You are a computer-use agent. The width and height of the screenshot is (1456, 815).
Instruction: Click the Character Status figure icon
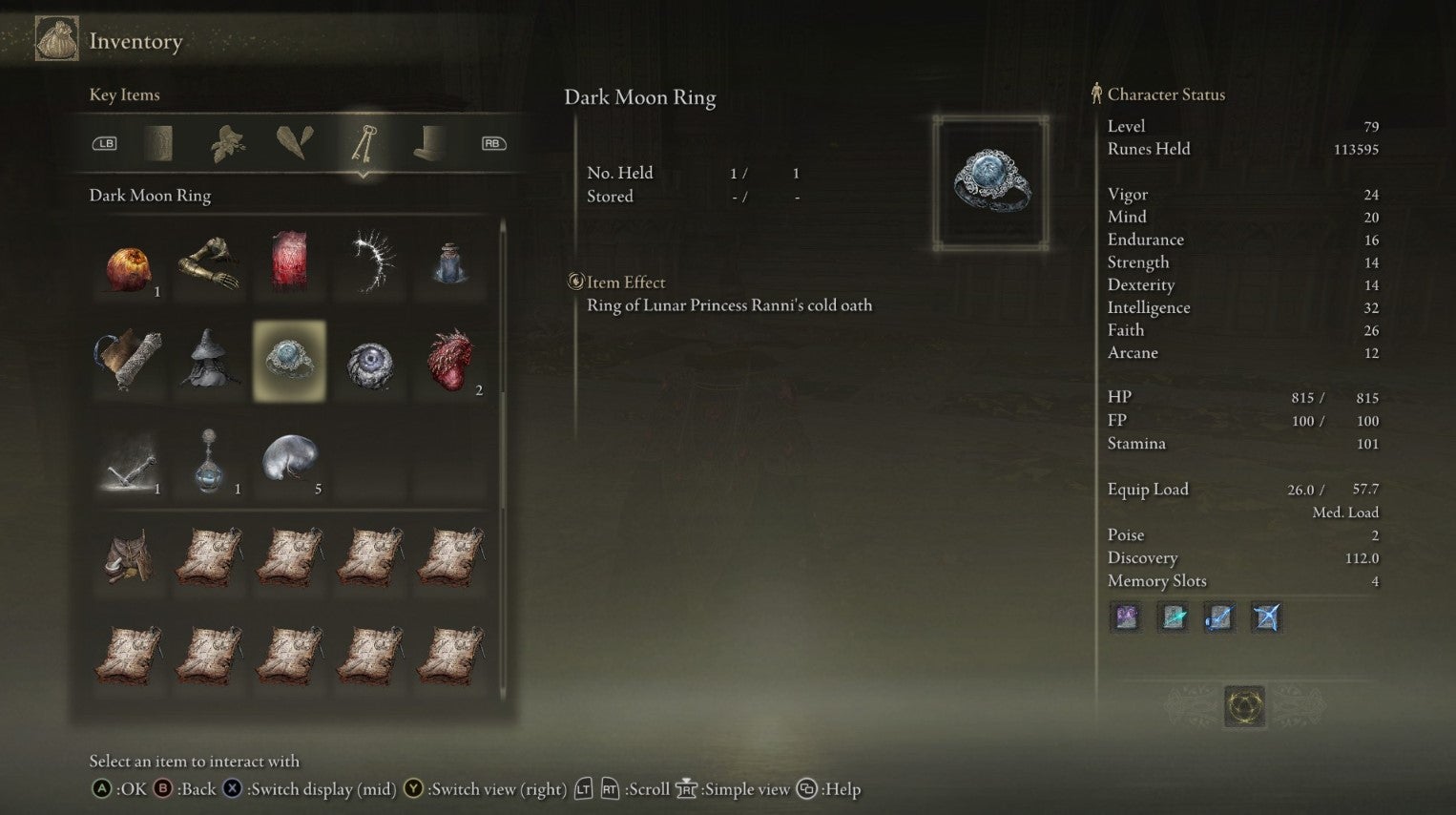(1095, 94)
